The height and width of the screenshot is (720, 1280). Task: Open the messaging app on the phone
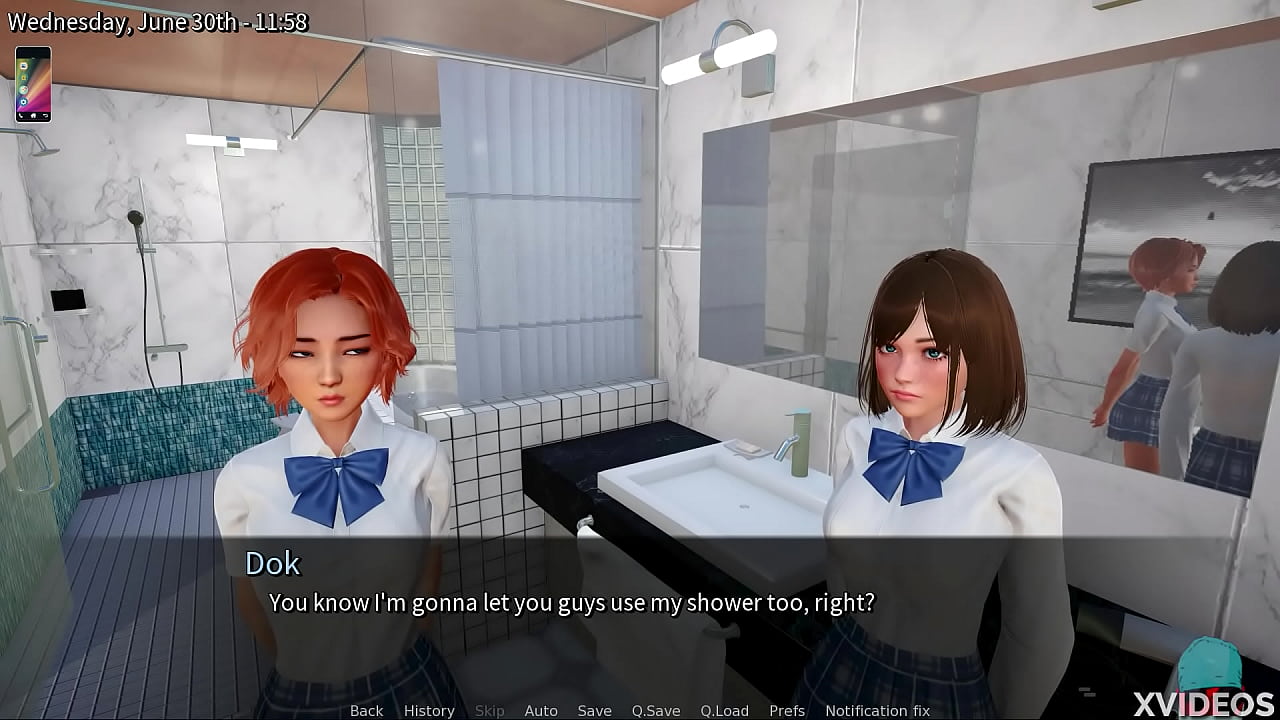[23, 64]
